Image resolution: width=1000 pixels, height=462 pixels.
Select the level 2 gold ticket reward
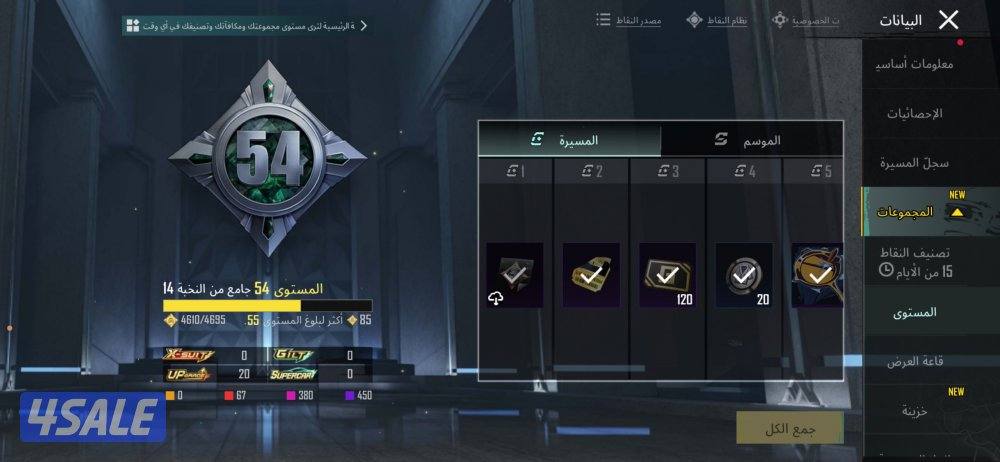(x=591, y=275)
